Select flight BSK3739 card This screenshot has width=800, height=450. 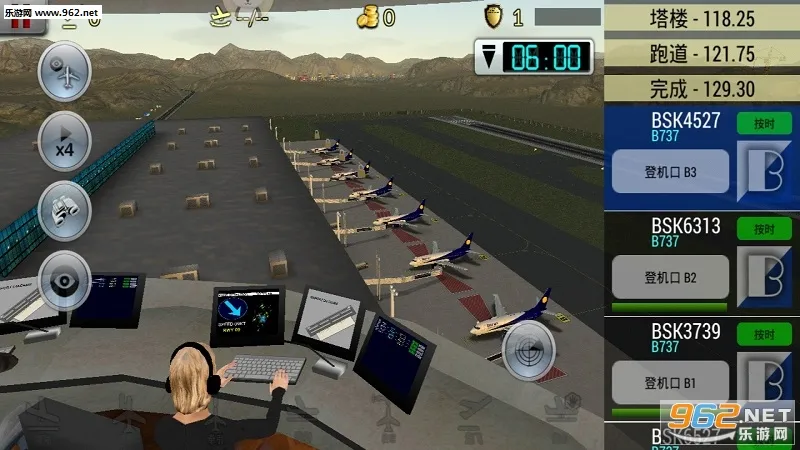[670, 336]
